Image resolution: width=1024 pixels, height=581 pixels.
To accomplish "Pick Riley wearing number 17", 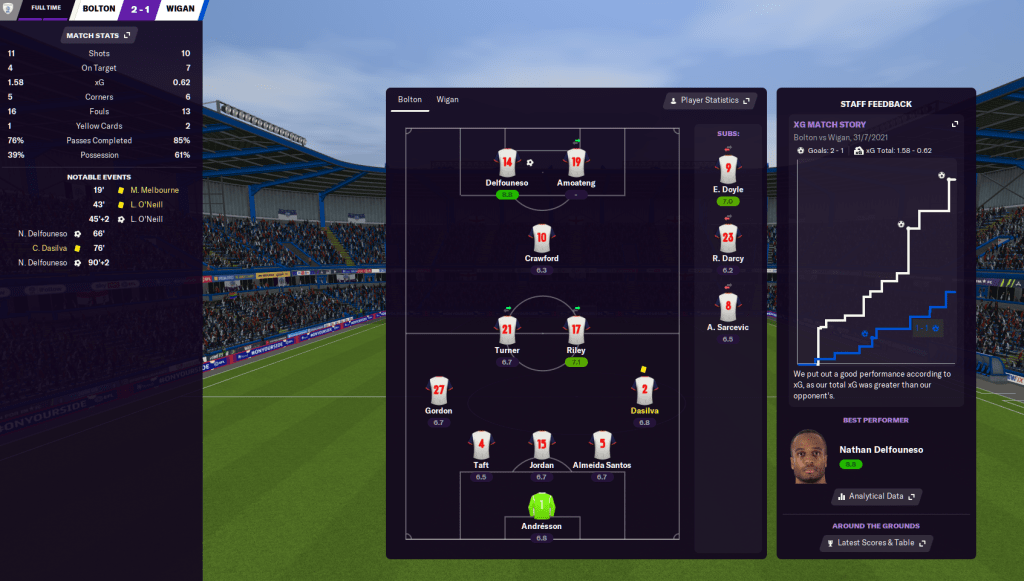I will coord(575,328).
